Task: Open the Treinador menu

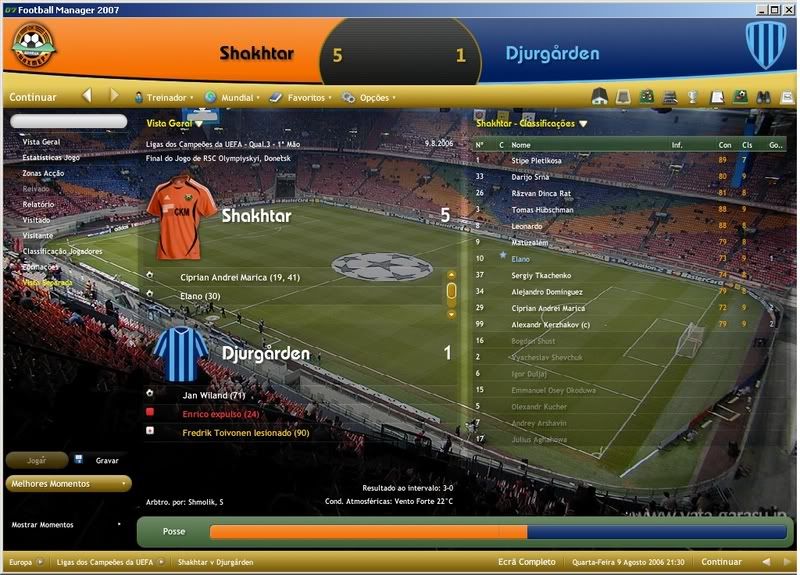Action: click(166, 98)
